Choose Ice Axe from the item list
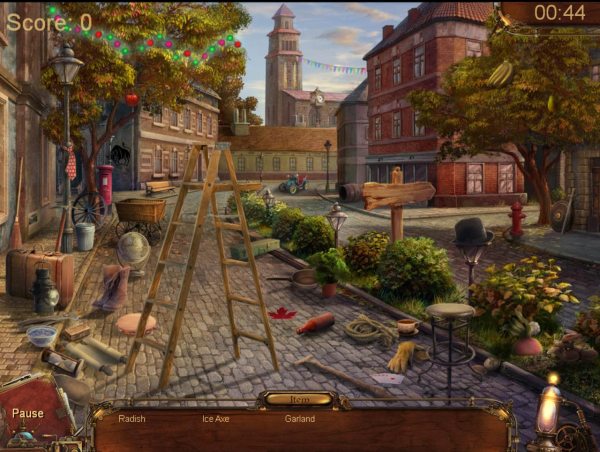 pos(216,419)
